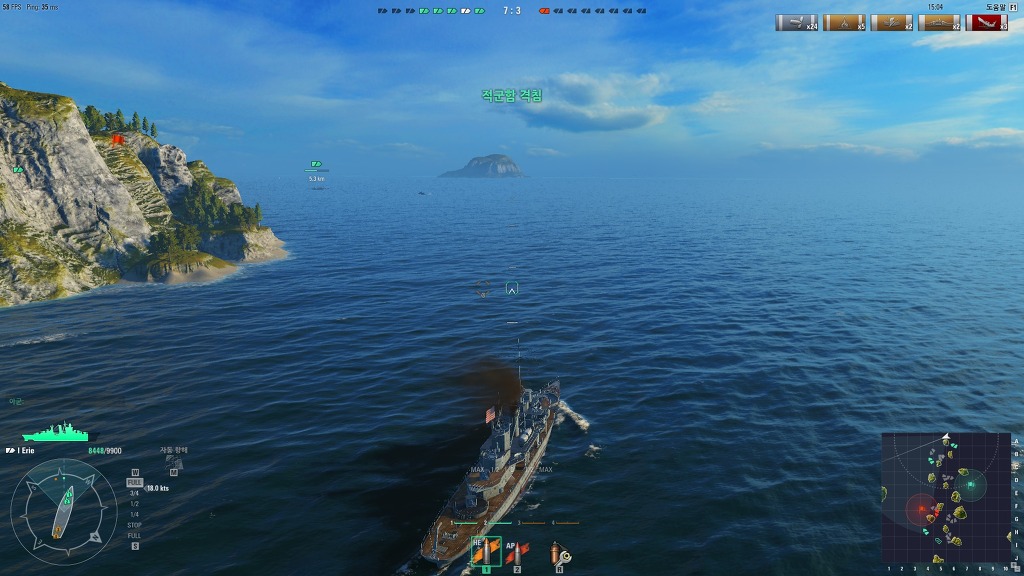Click on the tactical minimap

pyautogui.click(x=946, y=497)
